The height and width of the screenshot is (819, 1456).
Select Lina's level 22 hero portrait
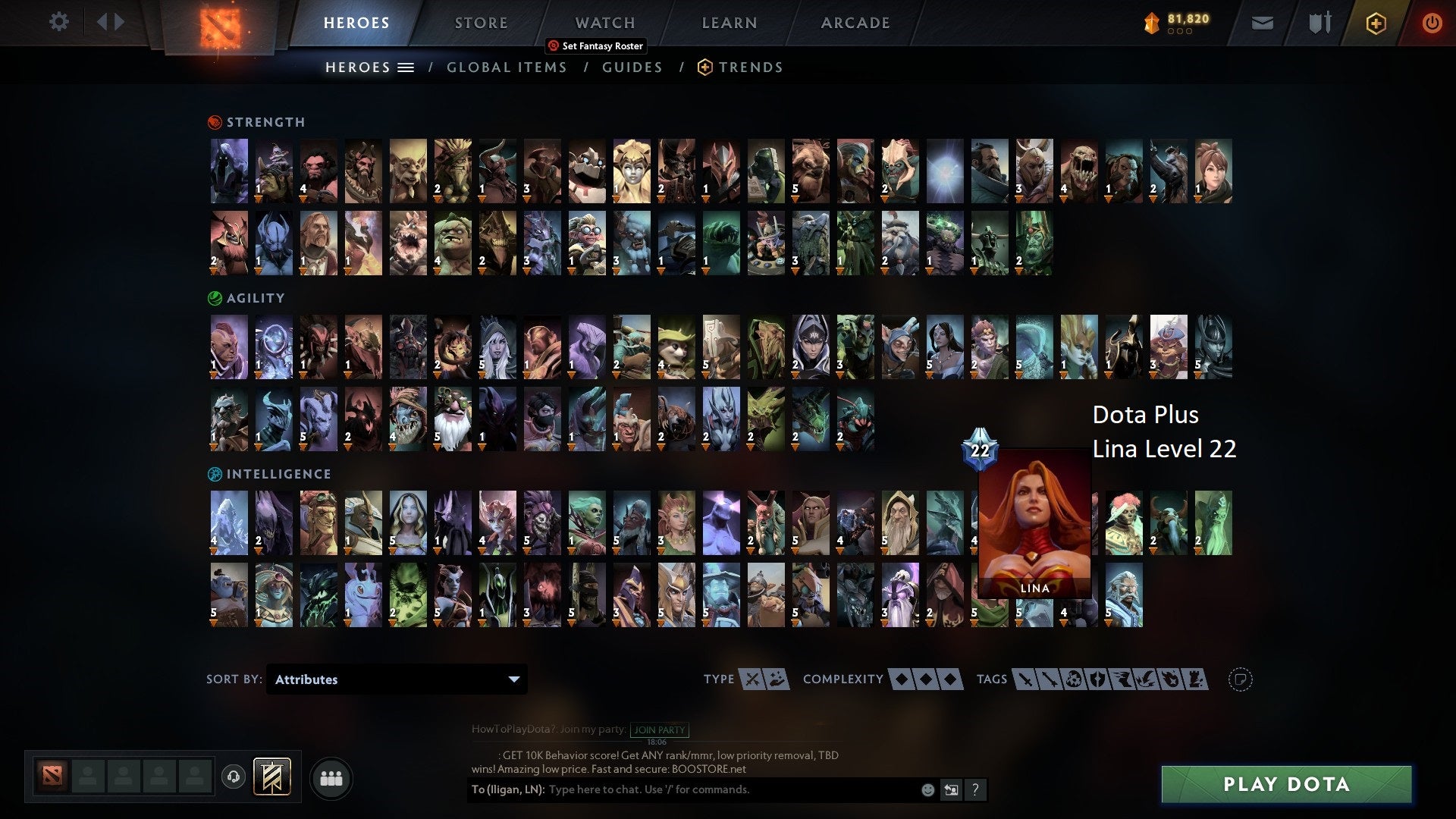pos(1034,523)
